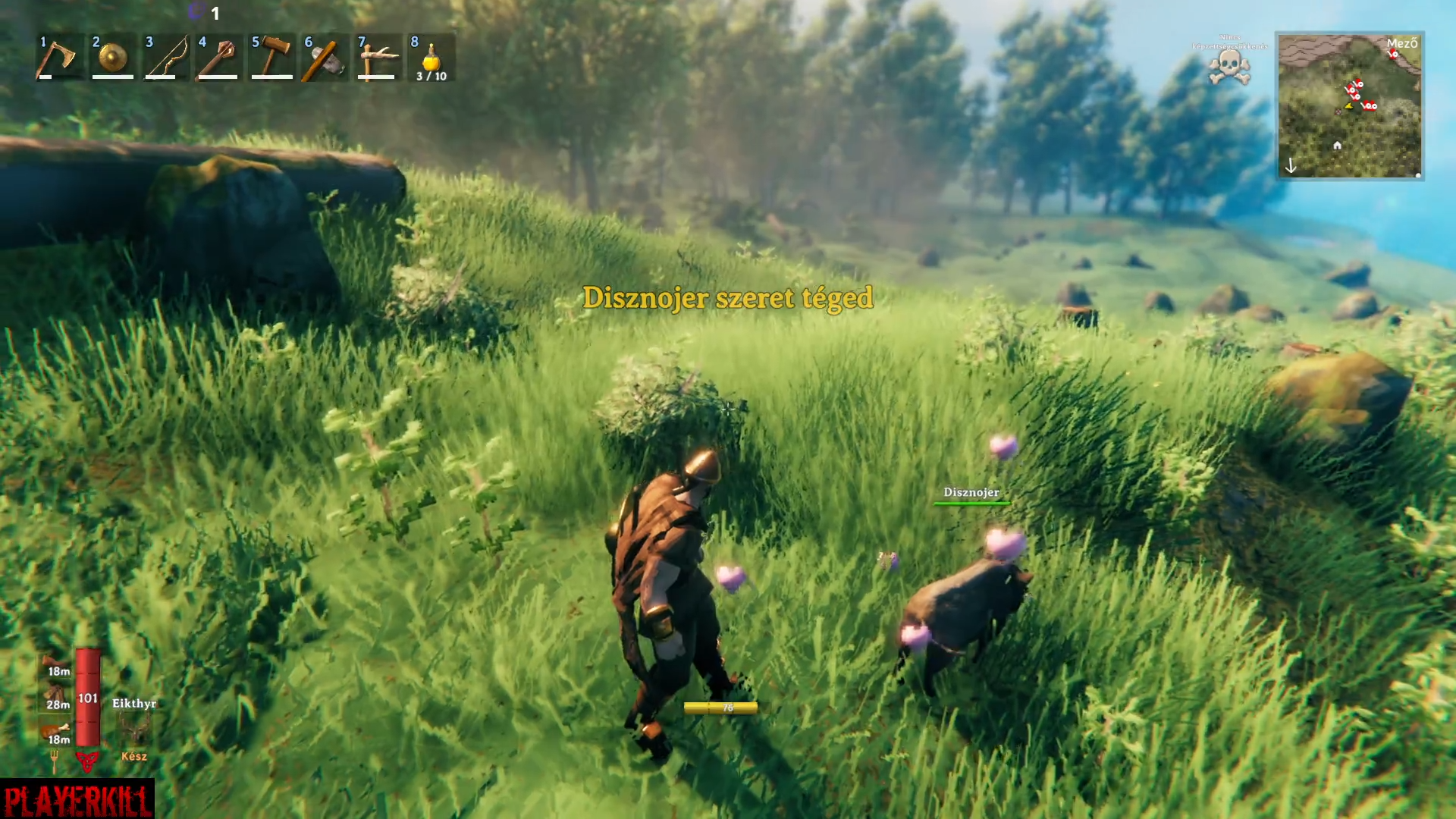This screenshot has height=819, width=1456.
Task: Open the minimap
Action: point(1350,105)
